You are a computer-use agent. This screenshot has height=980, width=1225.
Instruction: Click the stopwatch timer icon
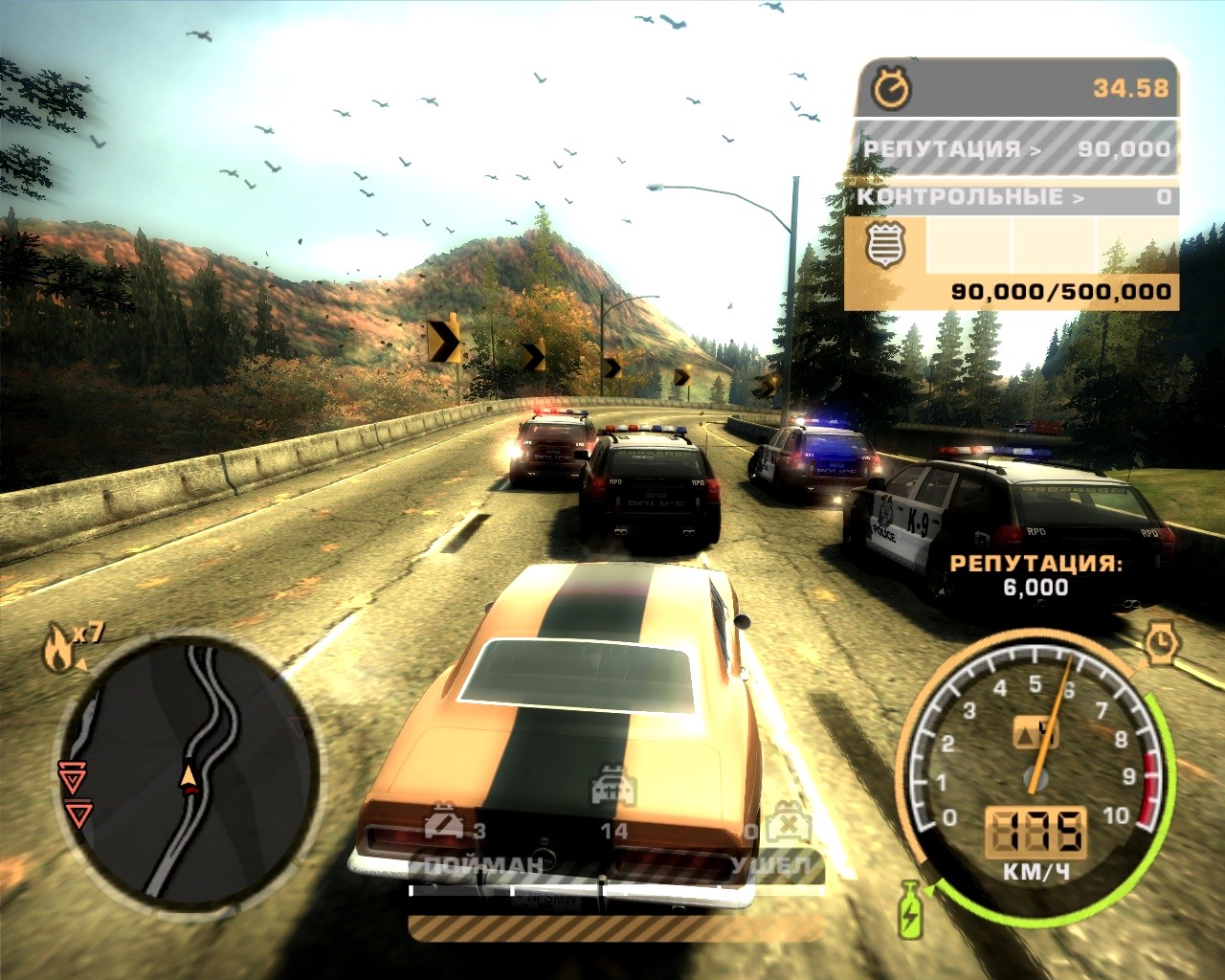click(x=892, y=88)
